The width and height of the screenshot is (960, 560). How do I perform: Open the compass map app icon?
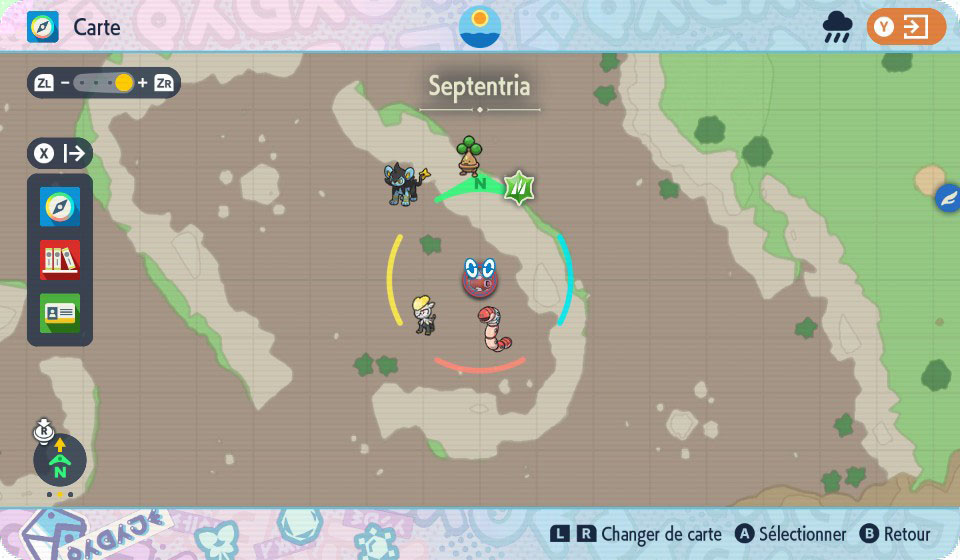coord(60,207)
